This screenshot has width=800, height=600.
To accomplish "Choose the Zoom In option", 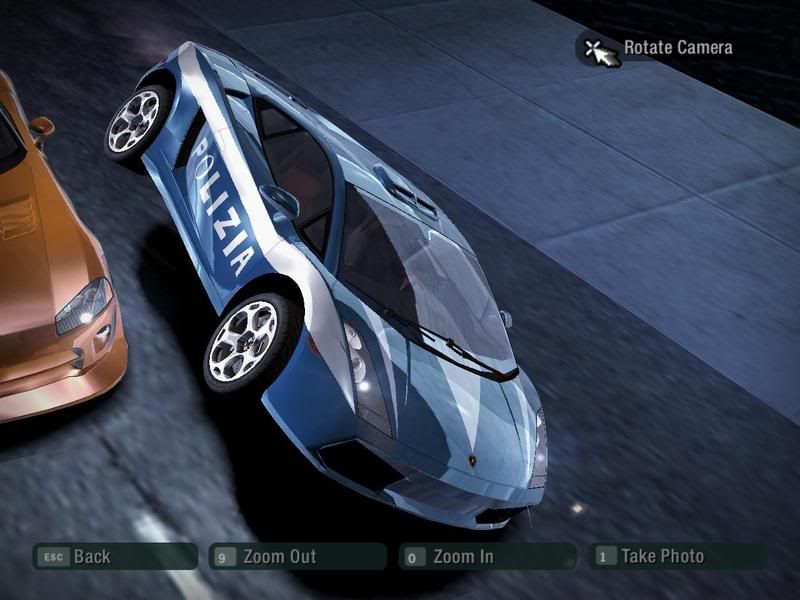I will coord(486,556).
